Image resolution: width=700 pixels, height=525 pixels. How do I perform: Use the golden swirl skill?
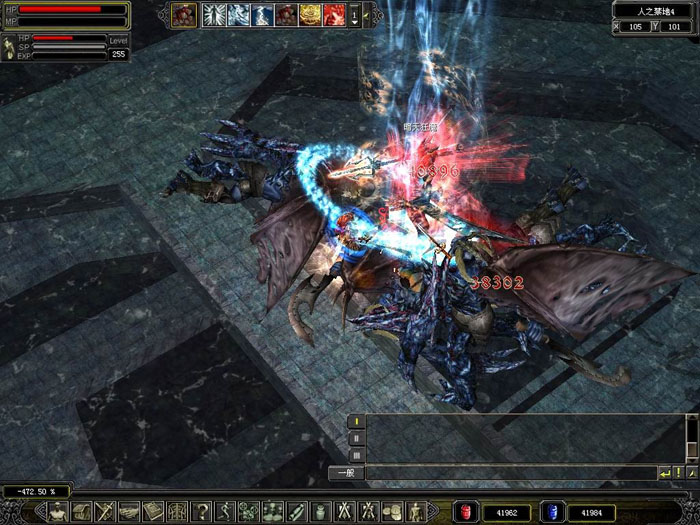click(x=312, y=14)
